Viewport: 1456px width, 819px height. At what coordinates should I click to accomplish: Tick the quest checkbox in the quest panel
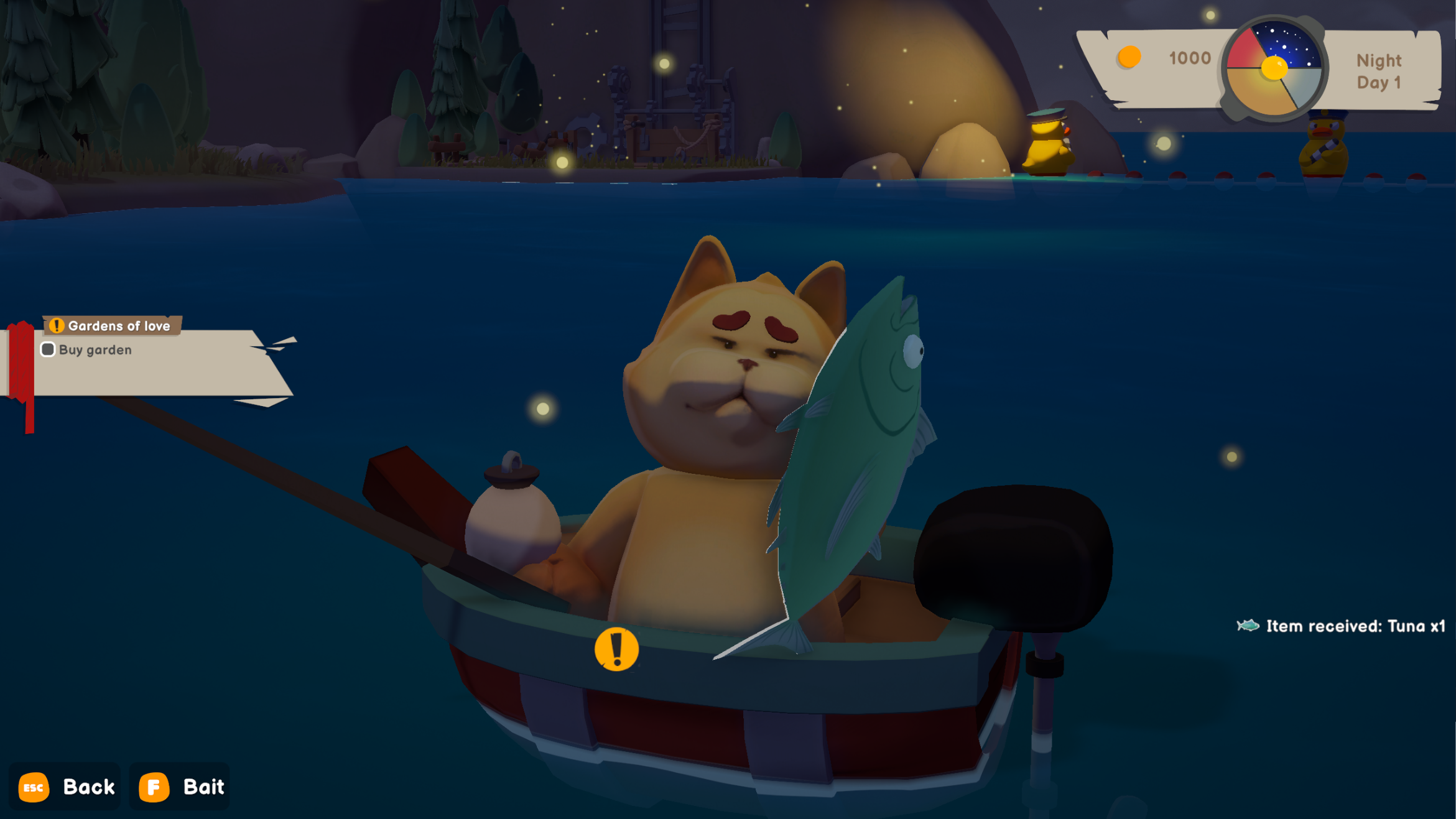[47, 350]
